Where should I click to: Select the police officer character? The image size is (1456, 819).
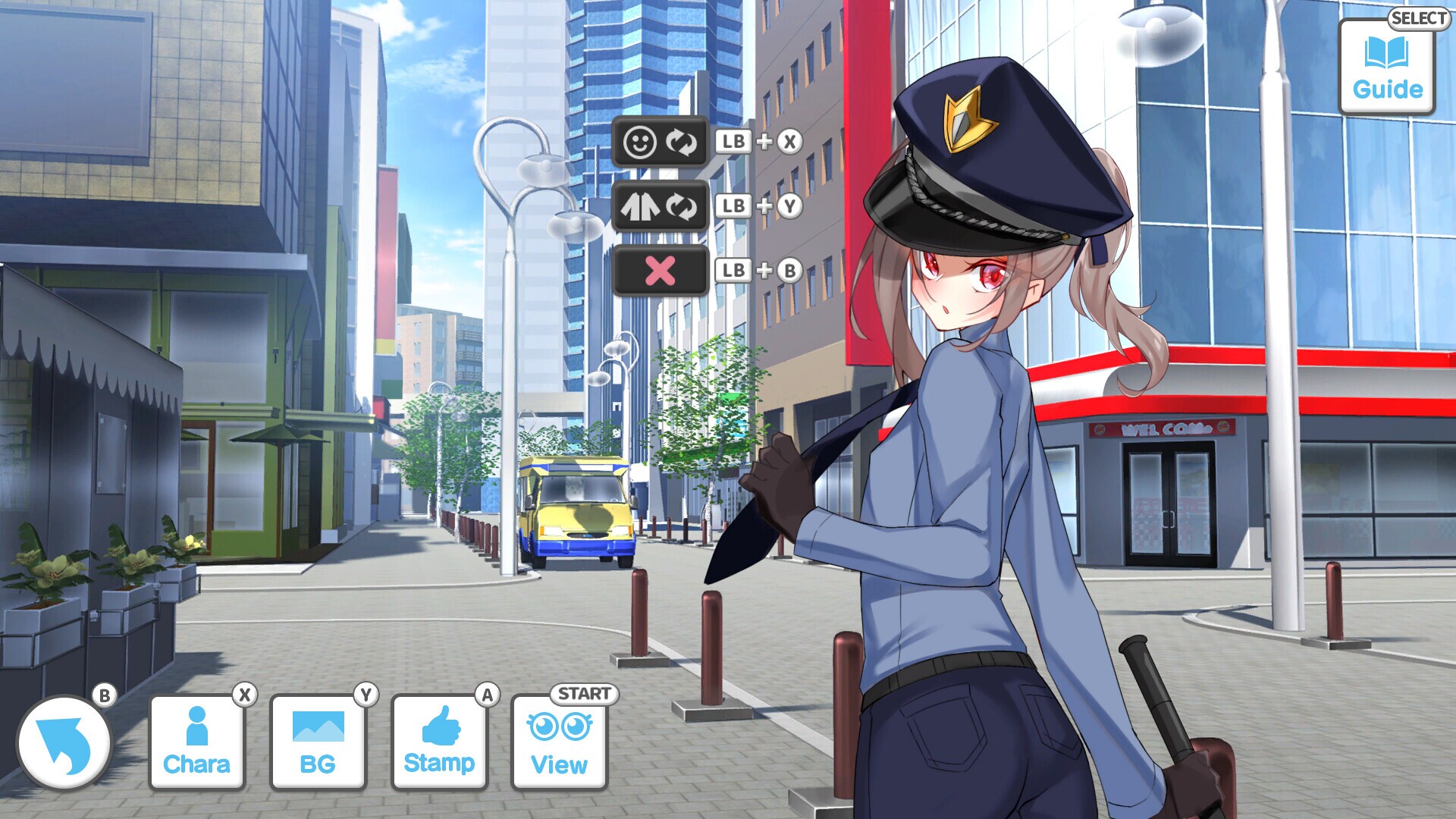(963, 455)
